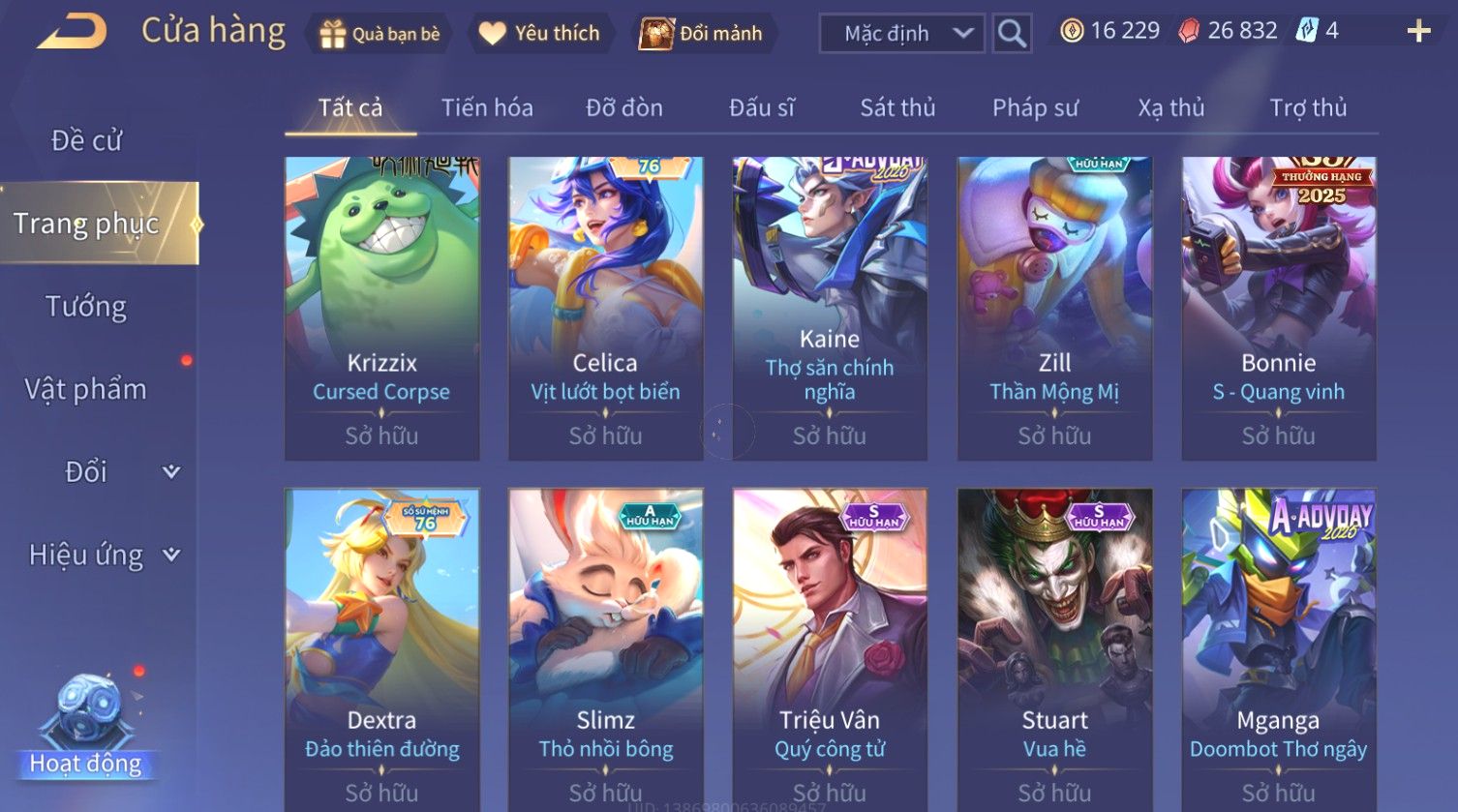Open Đổi mảnh fragment exchange
The image size is (1458, 812).
(701, 34)
